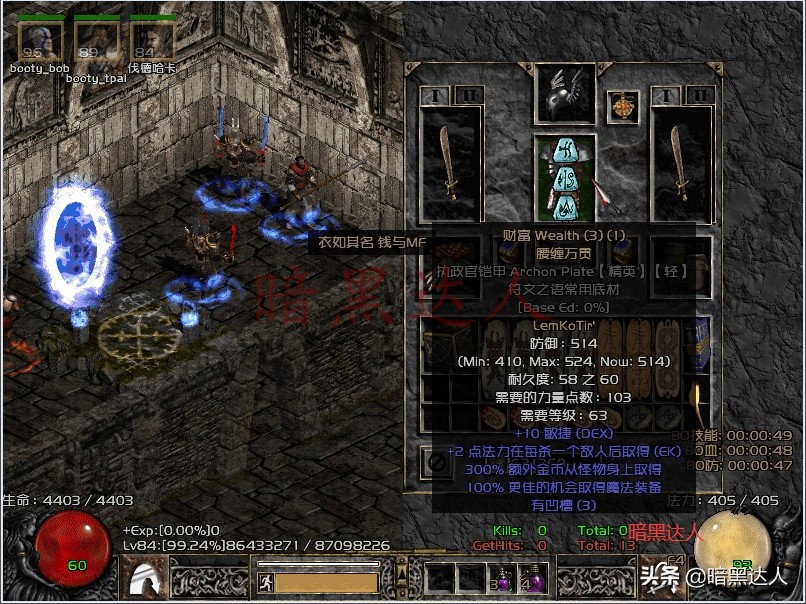806x604 pixels.
Task: Select the rune-socketed Archon Plate body armor
Action: pyautogui.click(x=565, y=178)
